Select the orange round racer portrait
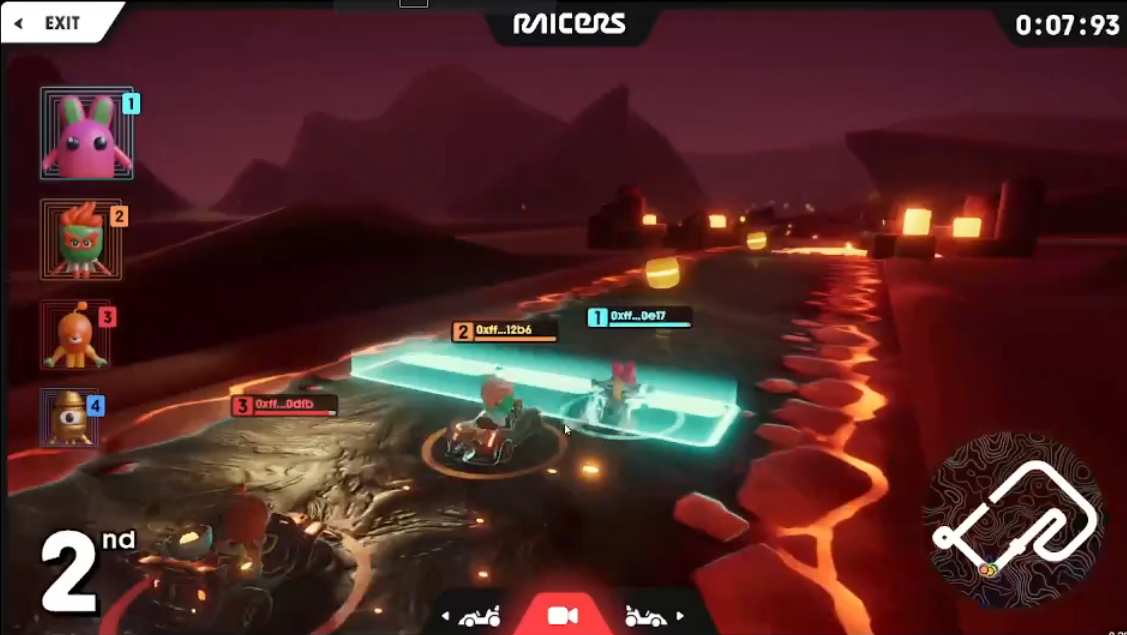This screenshot has height=635, width=1127. pyautogui.click(x=75, y=335)
